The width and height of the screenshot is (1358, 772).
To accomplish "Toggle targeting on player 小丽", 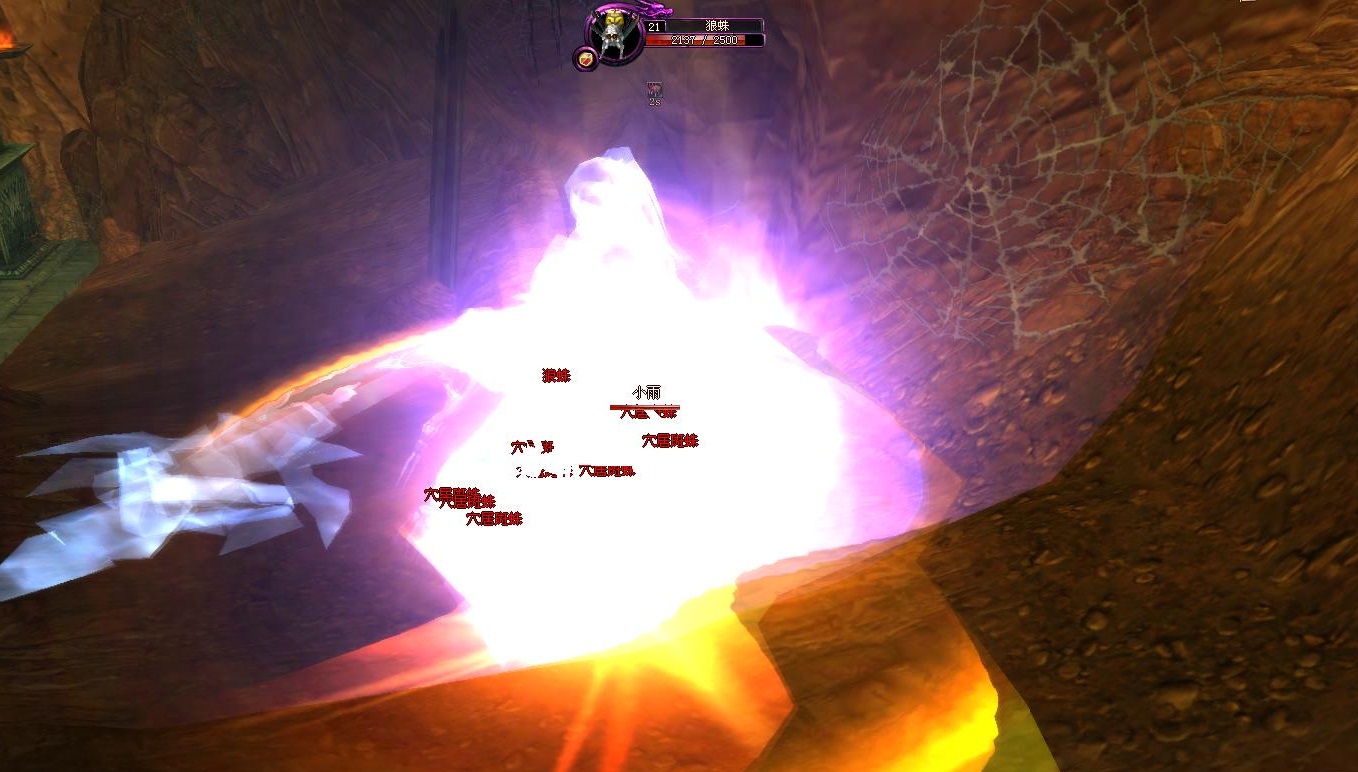I will 648,392.
